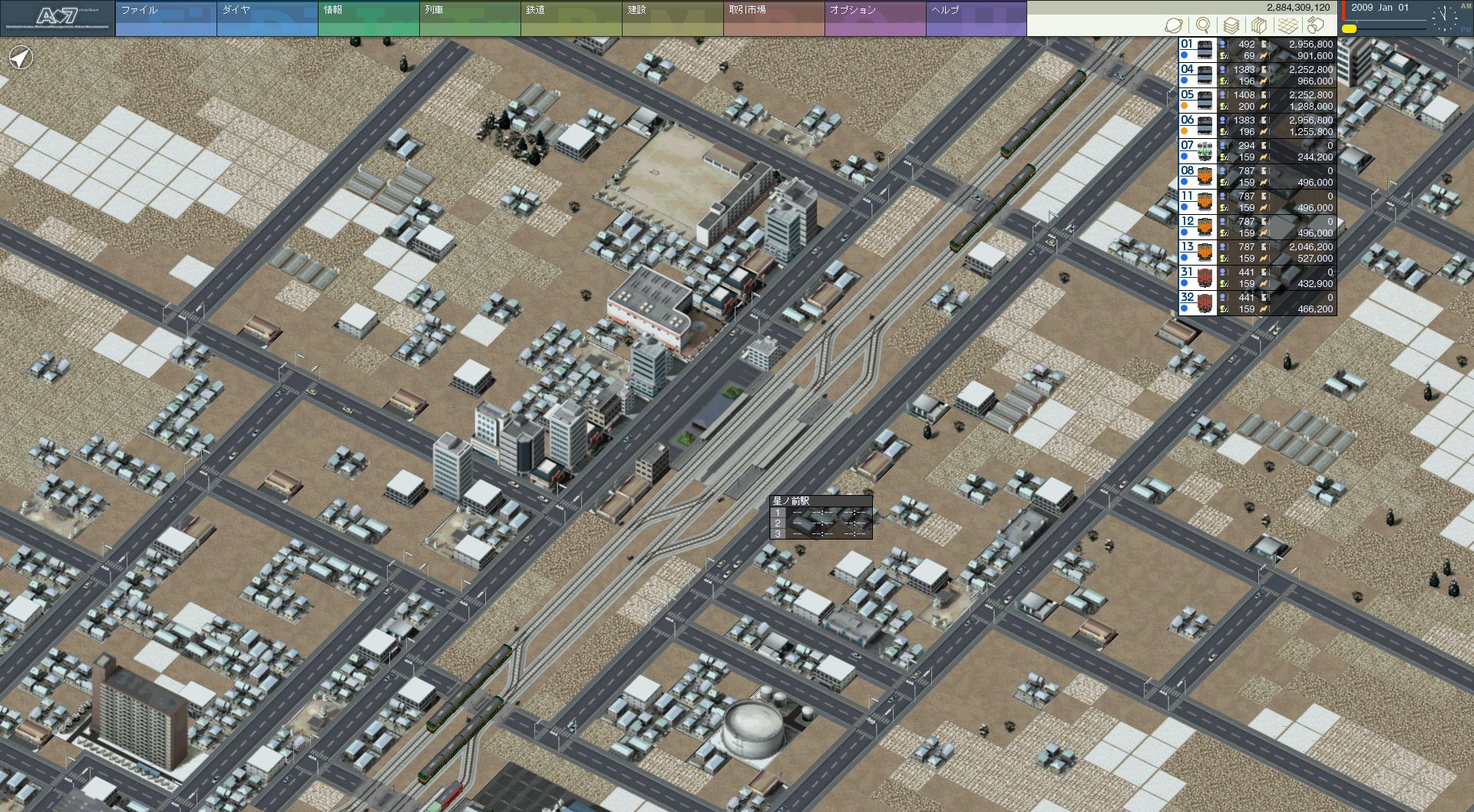Click the compass arrow icon
Screen dimensions: 1474x812
(x=21, y=58)
